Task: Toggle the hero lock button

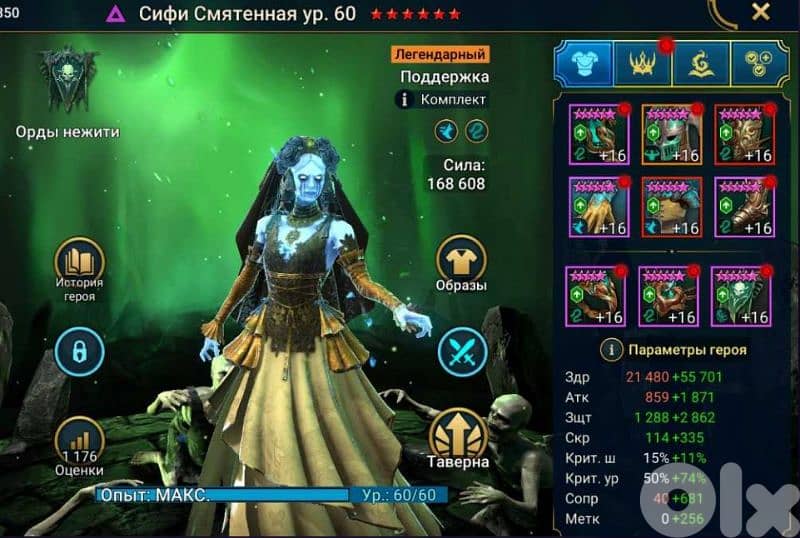Action: click(79, 350)
